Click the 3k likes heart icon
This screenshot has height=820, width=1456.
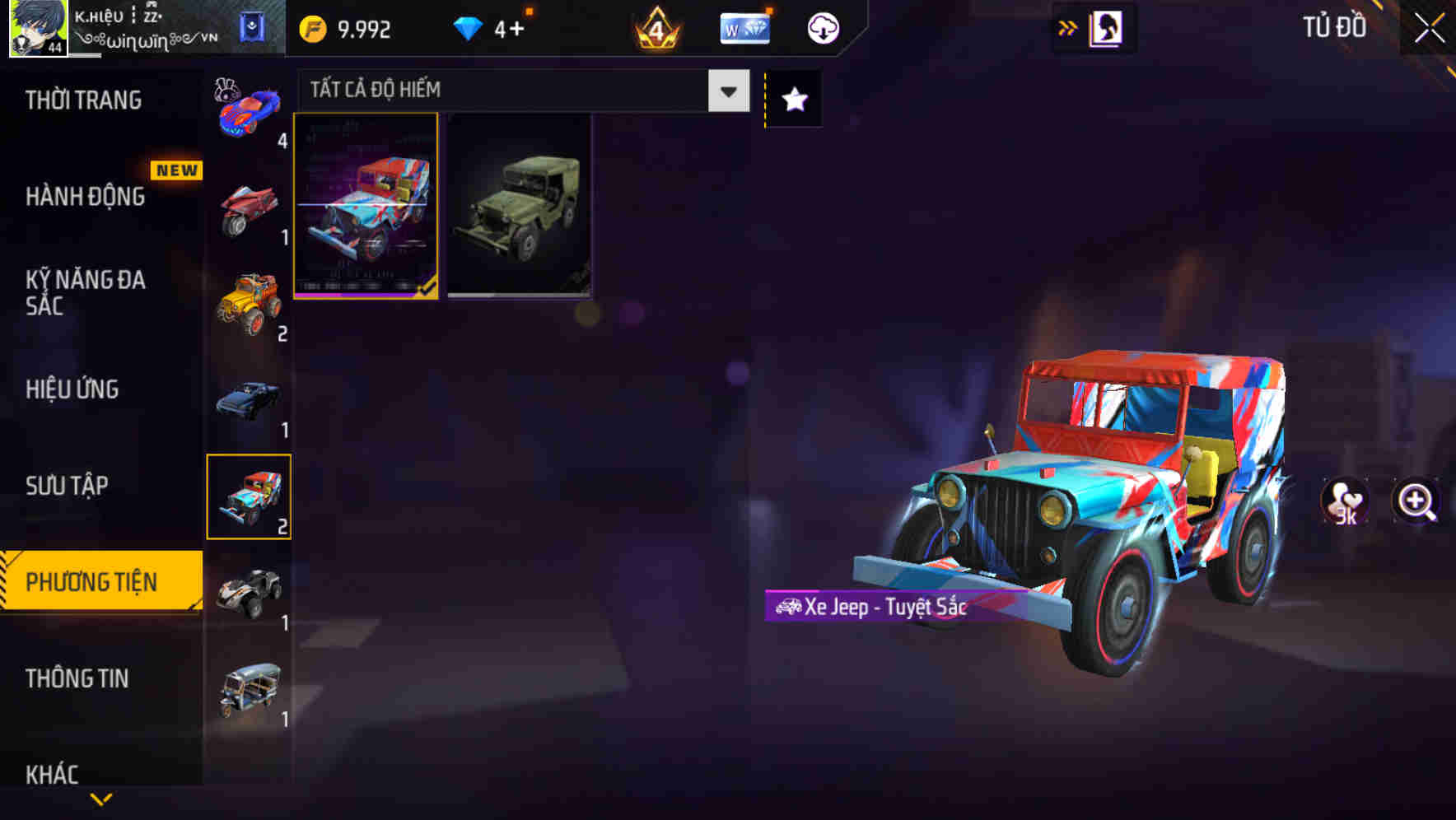pyautogui.click(x=1346, y=504)
